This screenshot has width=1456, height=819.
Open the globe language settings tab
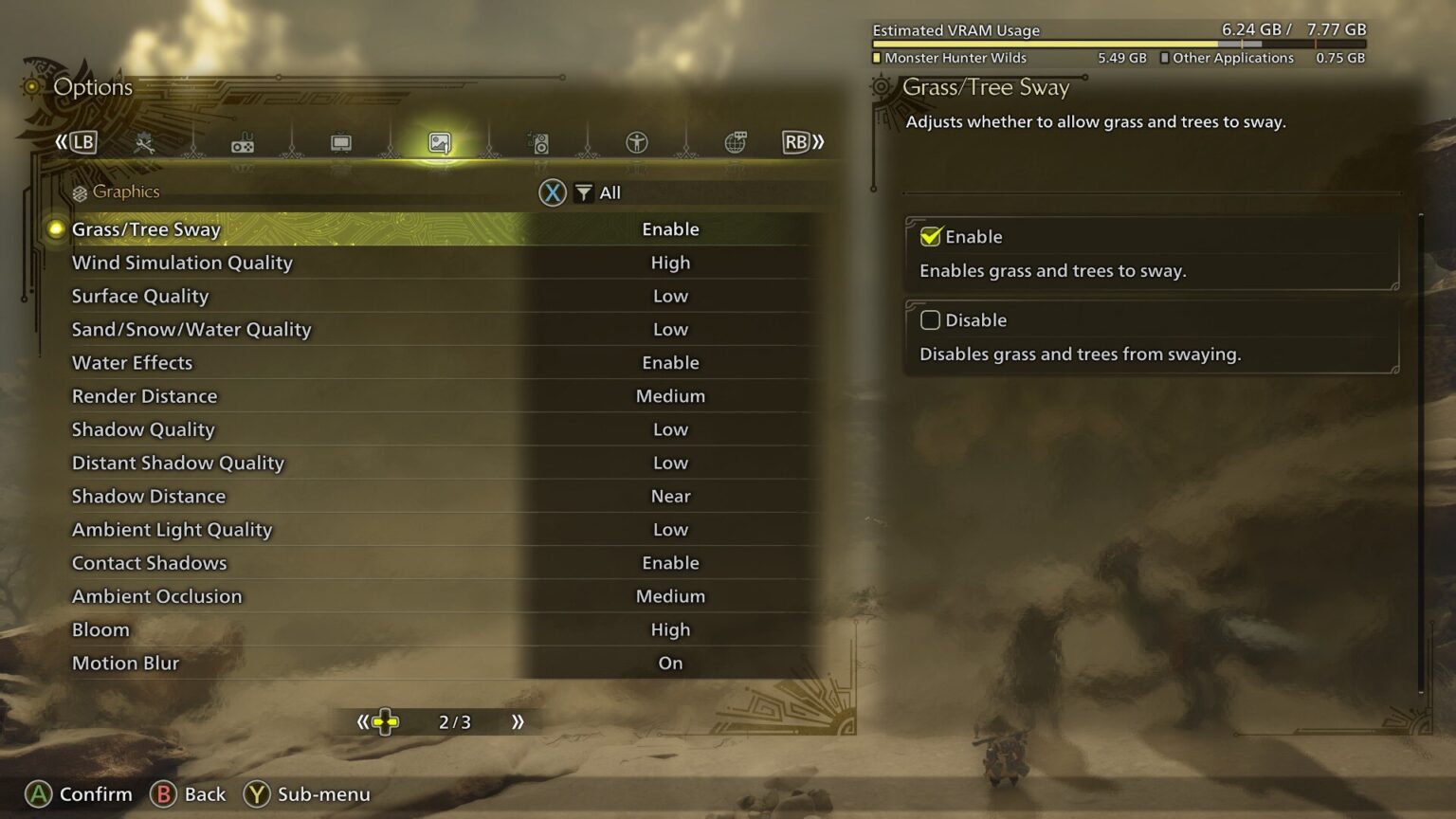(736, 142)
